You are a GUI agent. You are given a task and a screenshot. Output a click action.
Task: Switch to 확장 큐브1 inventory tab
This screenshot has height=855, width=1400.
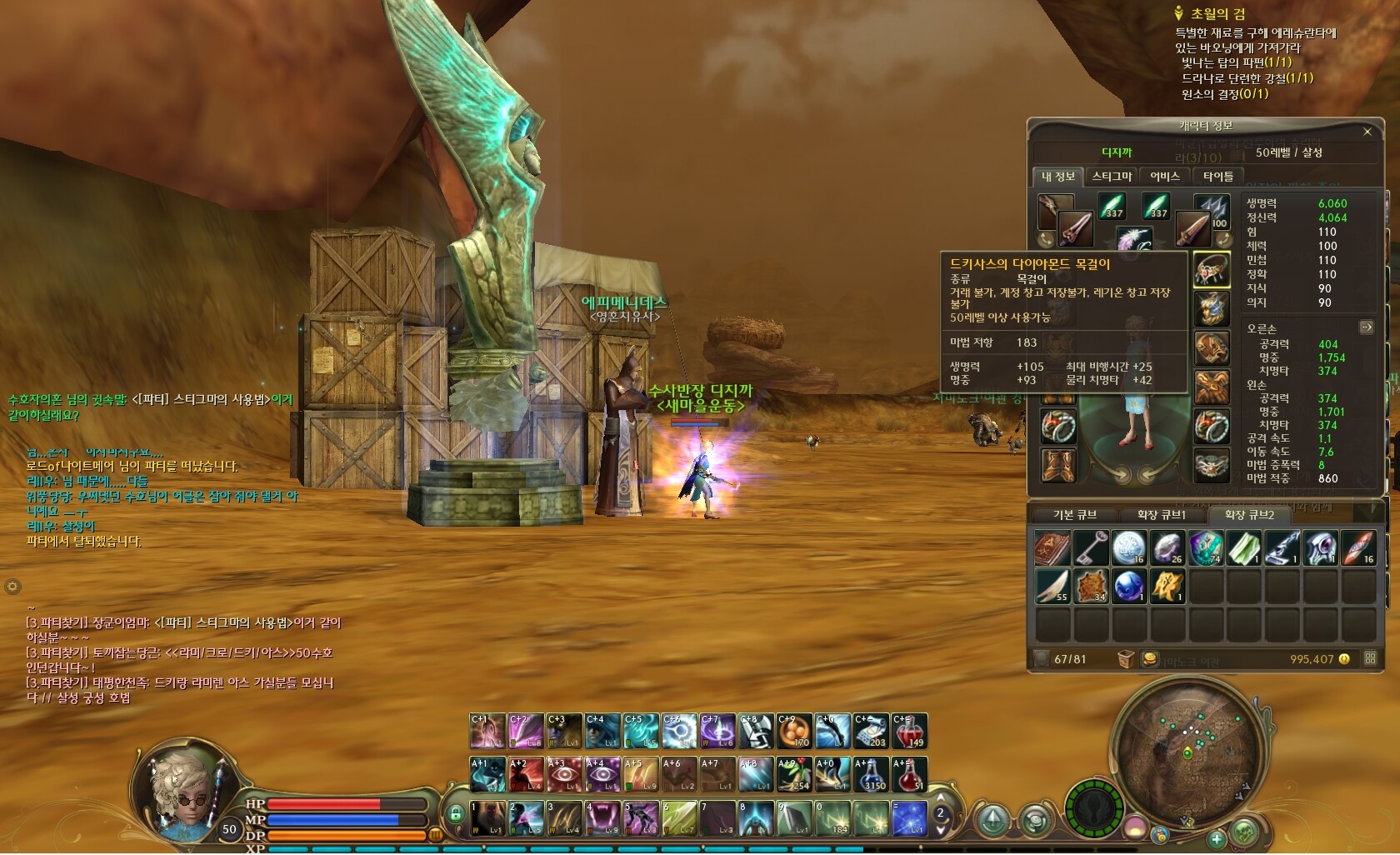click(x=1161, y=515)
